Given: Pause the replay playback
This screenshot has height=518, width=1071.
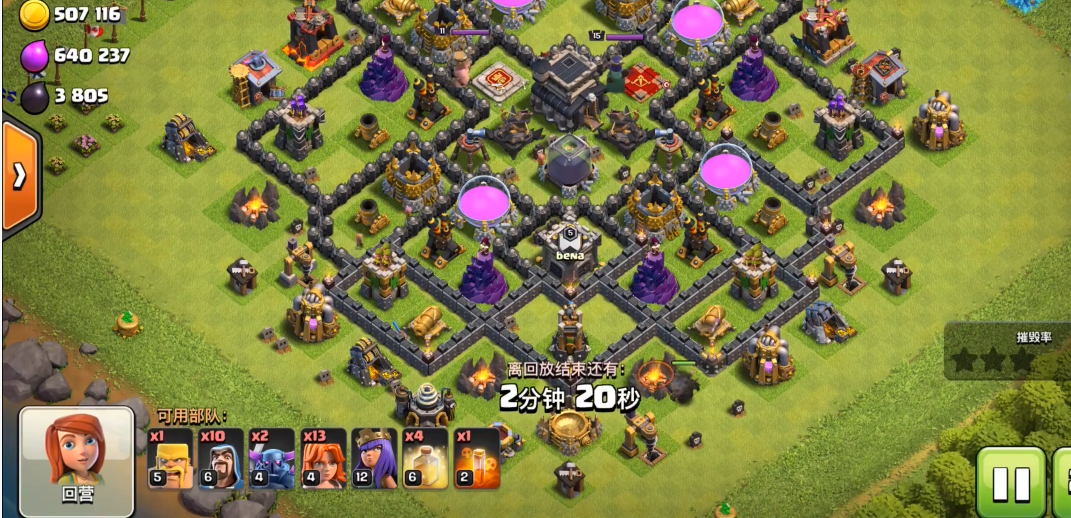Looking at the screenshot, I should coord(1010,483).
